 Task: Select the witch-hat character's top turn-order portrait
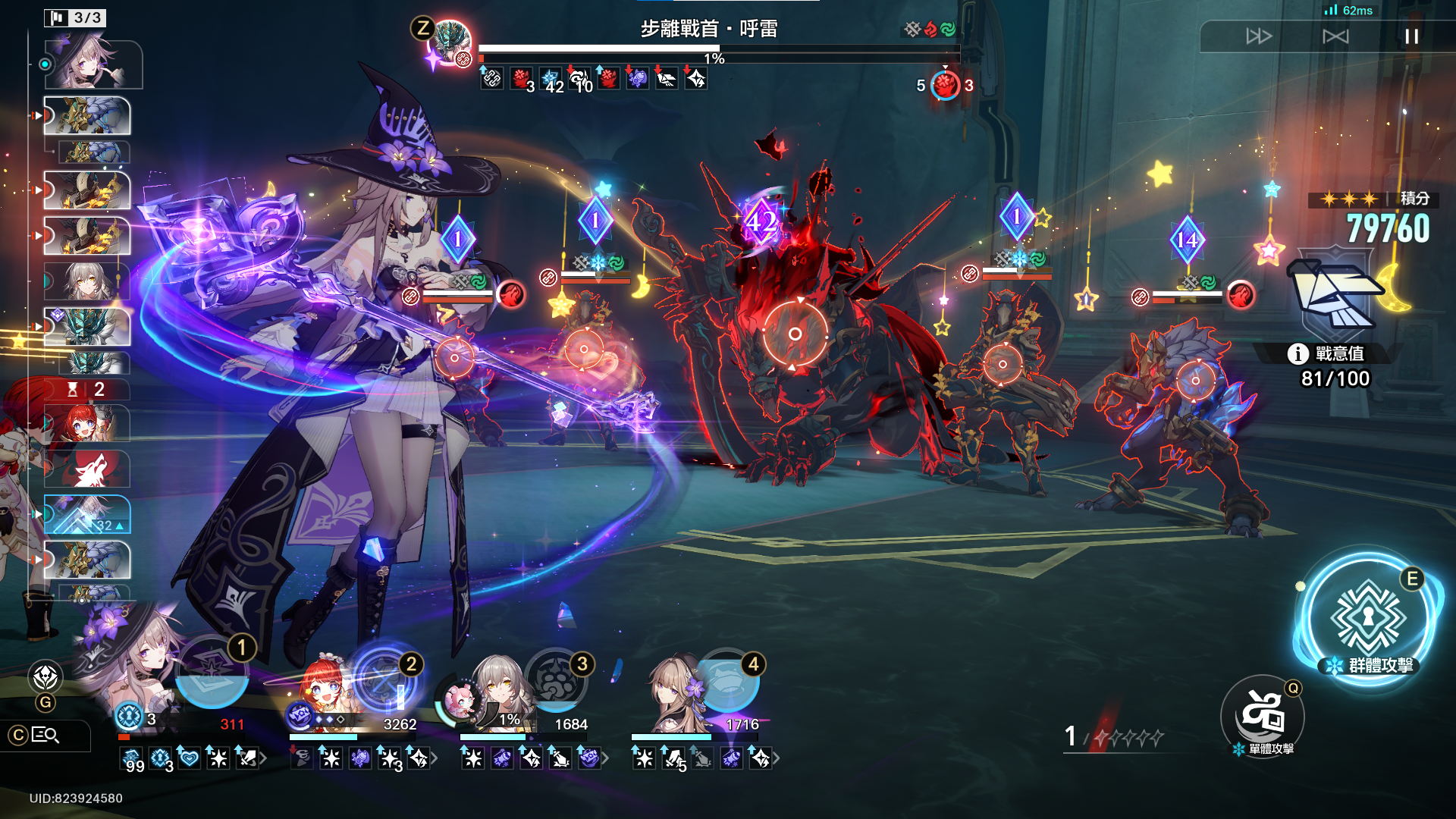[x=93, y=65]
